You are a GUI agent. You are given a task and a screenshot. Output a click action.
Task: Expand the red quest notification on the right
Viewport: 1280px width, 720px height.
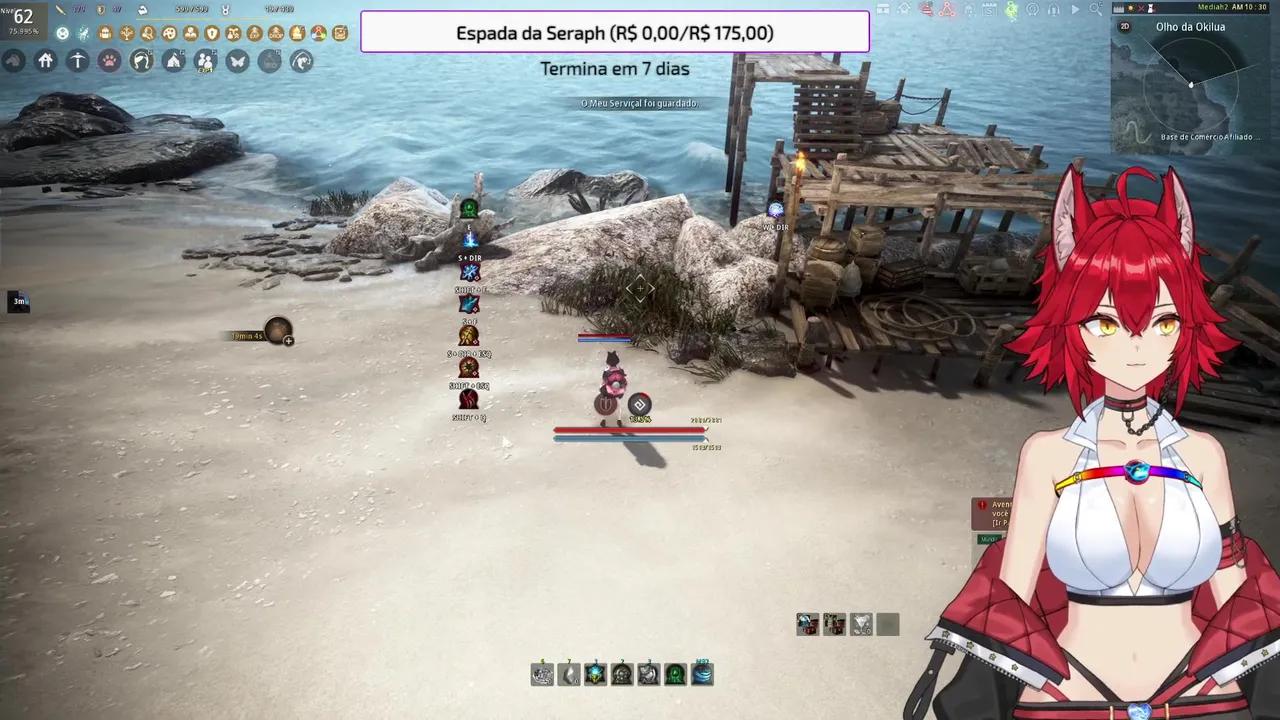coord(990,510)
